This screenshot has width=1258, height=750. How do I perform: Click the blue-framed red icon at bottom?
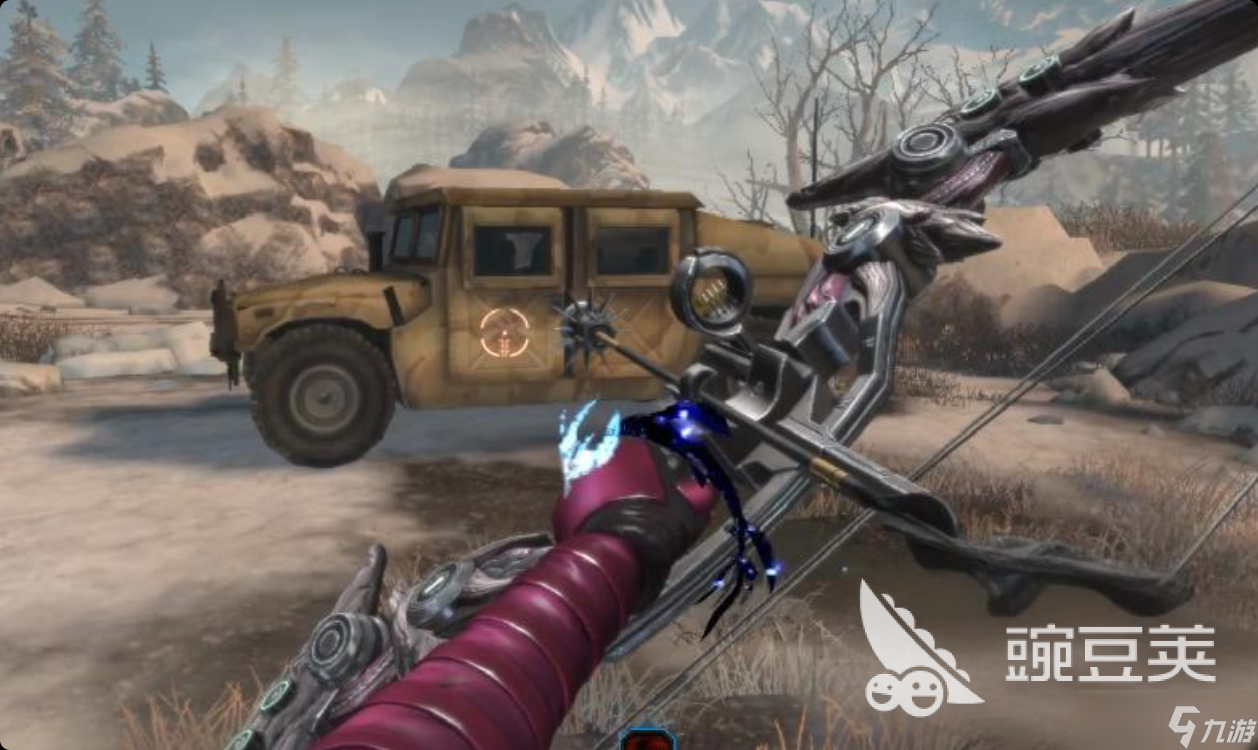click(648, 740)
